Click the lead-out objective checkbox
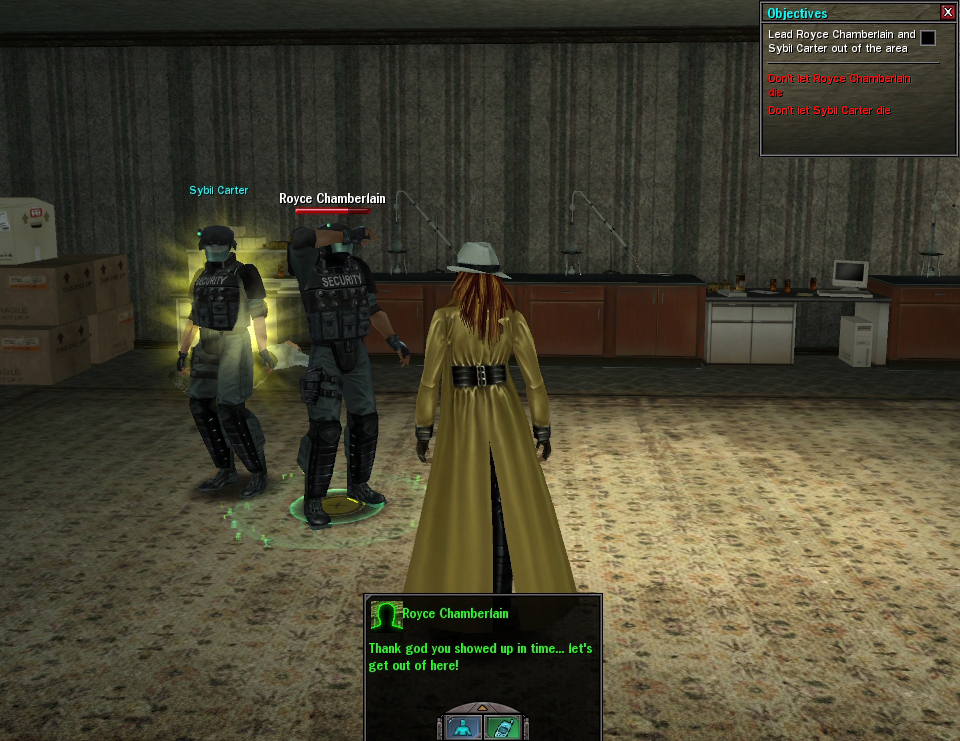The width and height of the screenshot is (960, 741). click(x=928, y=38)
